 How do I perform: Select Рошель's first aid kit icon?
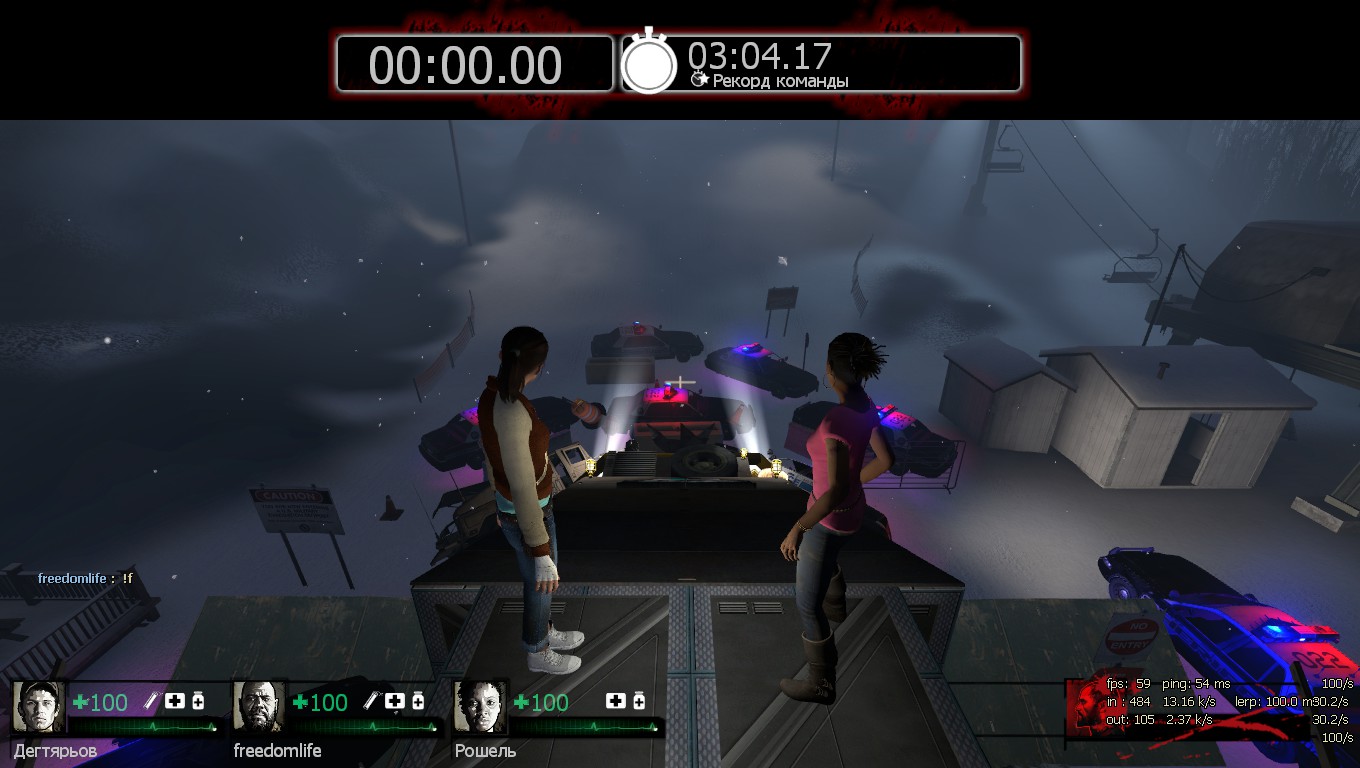tap(616, 701)
